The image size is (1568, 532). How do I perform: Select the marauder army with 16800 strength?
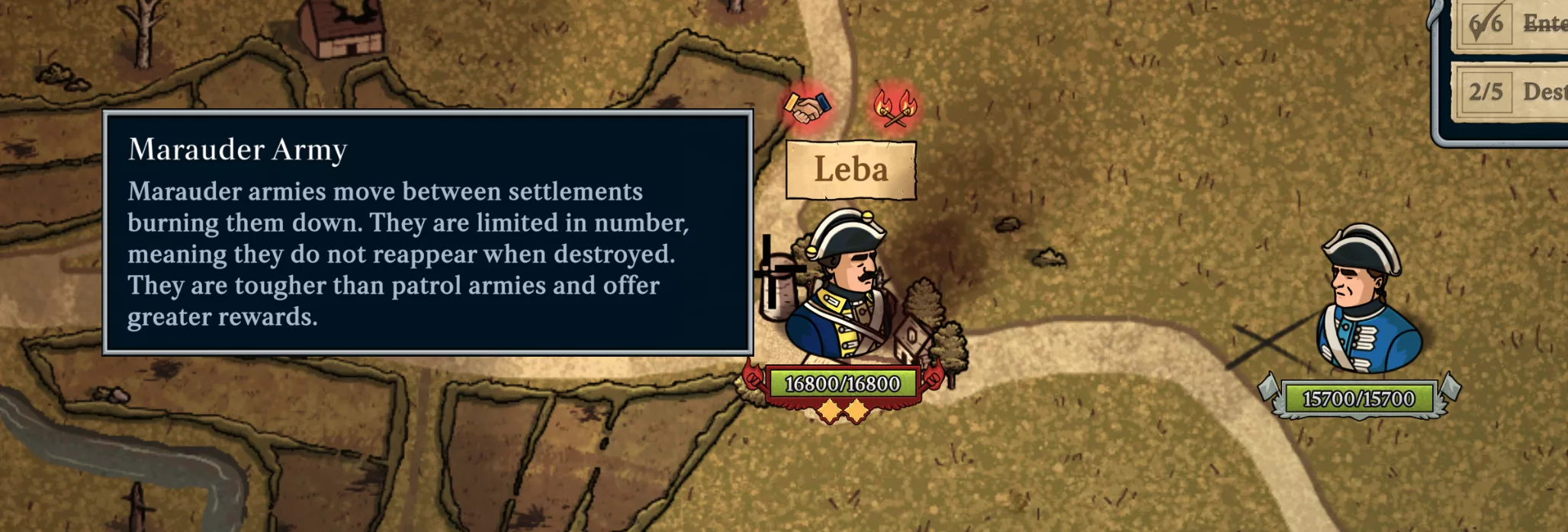(841, 288)
